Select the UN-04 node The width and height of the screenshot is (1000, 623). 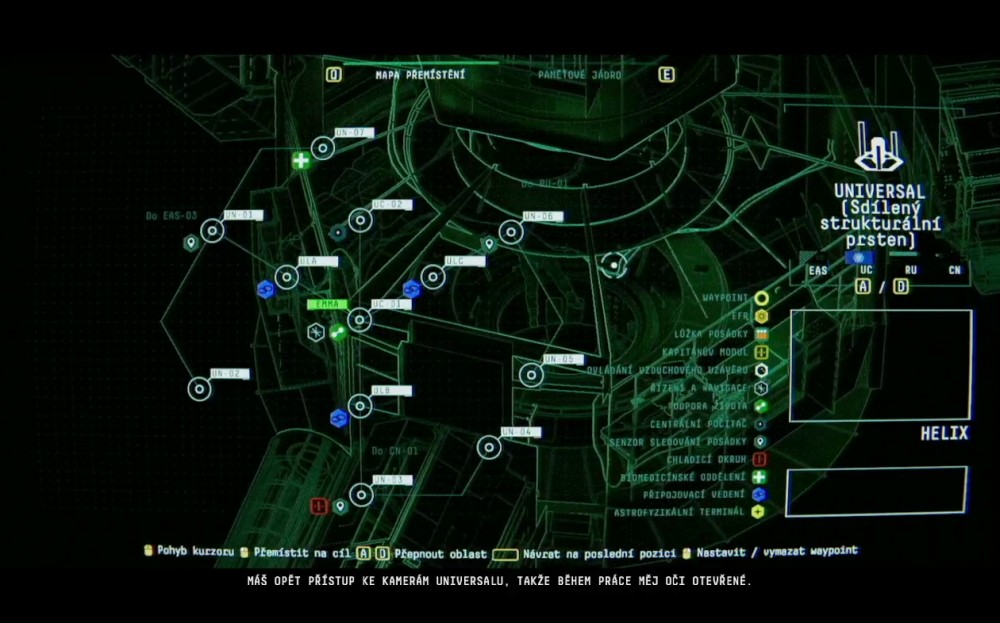tap(489, 447)
